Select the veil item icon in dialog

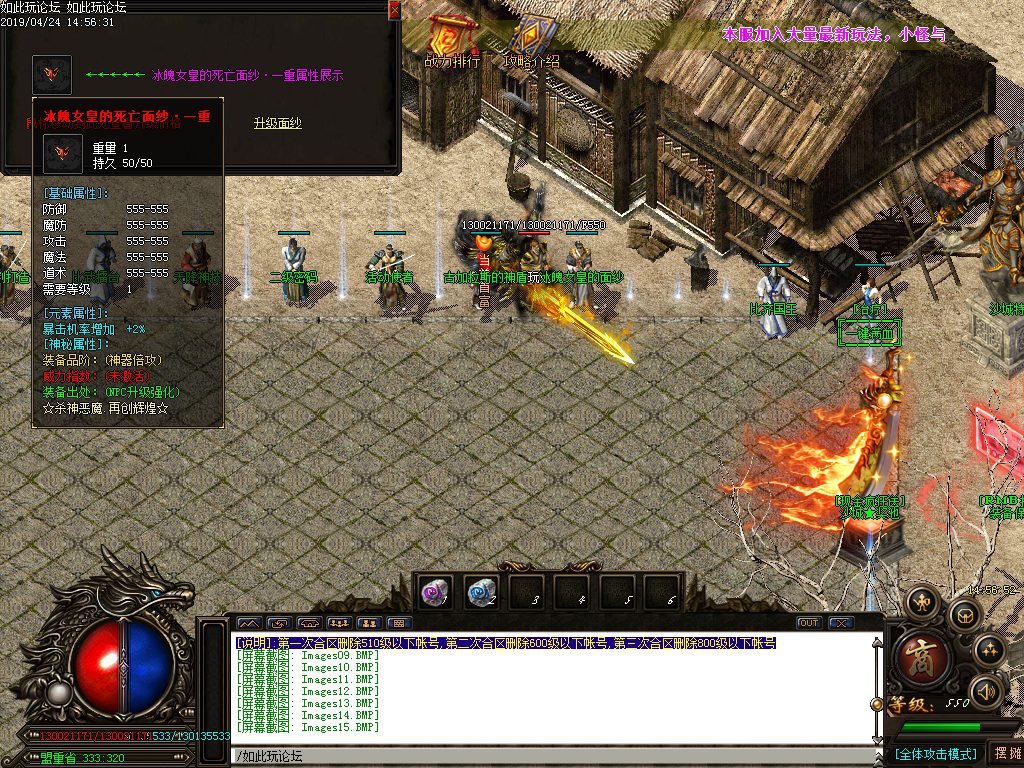coord(52,75)
